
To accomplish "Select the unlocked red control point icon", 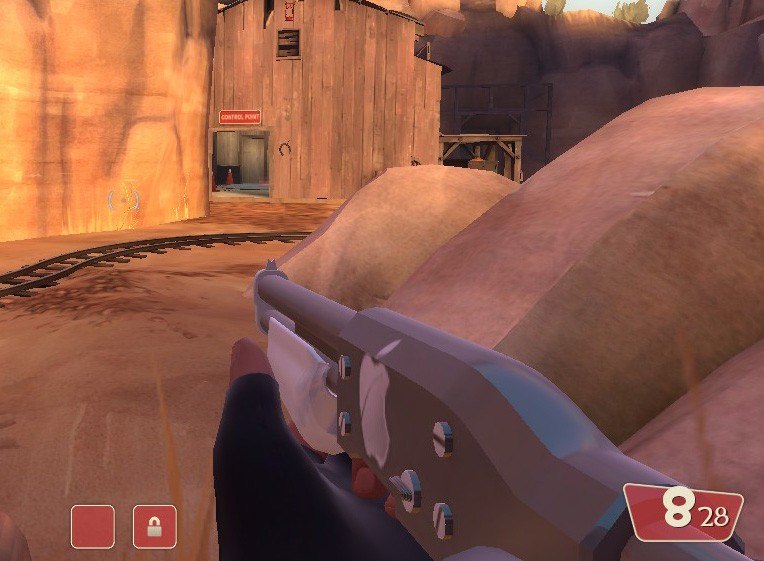I will click(x=93, y=526).
